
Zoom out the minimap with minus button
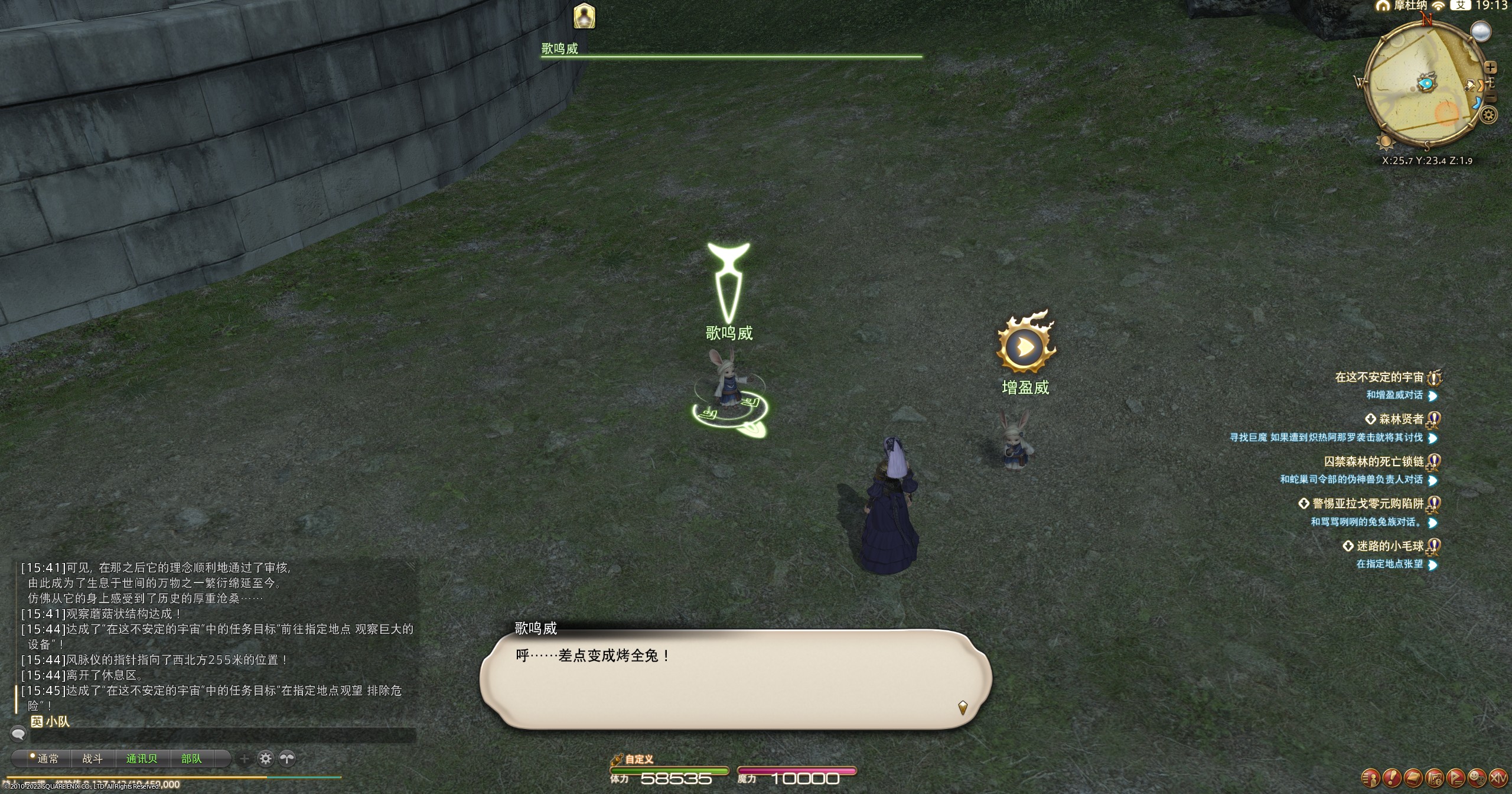(1490, 98)
